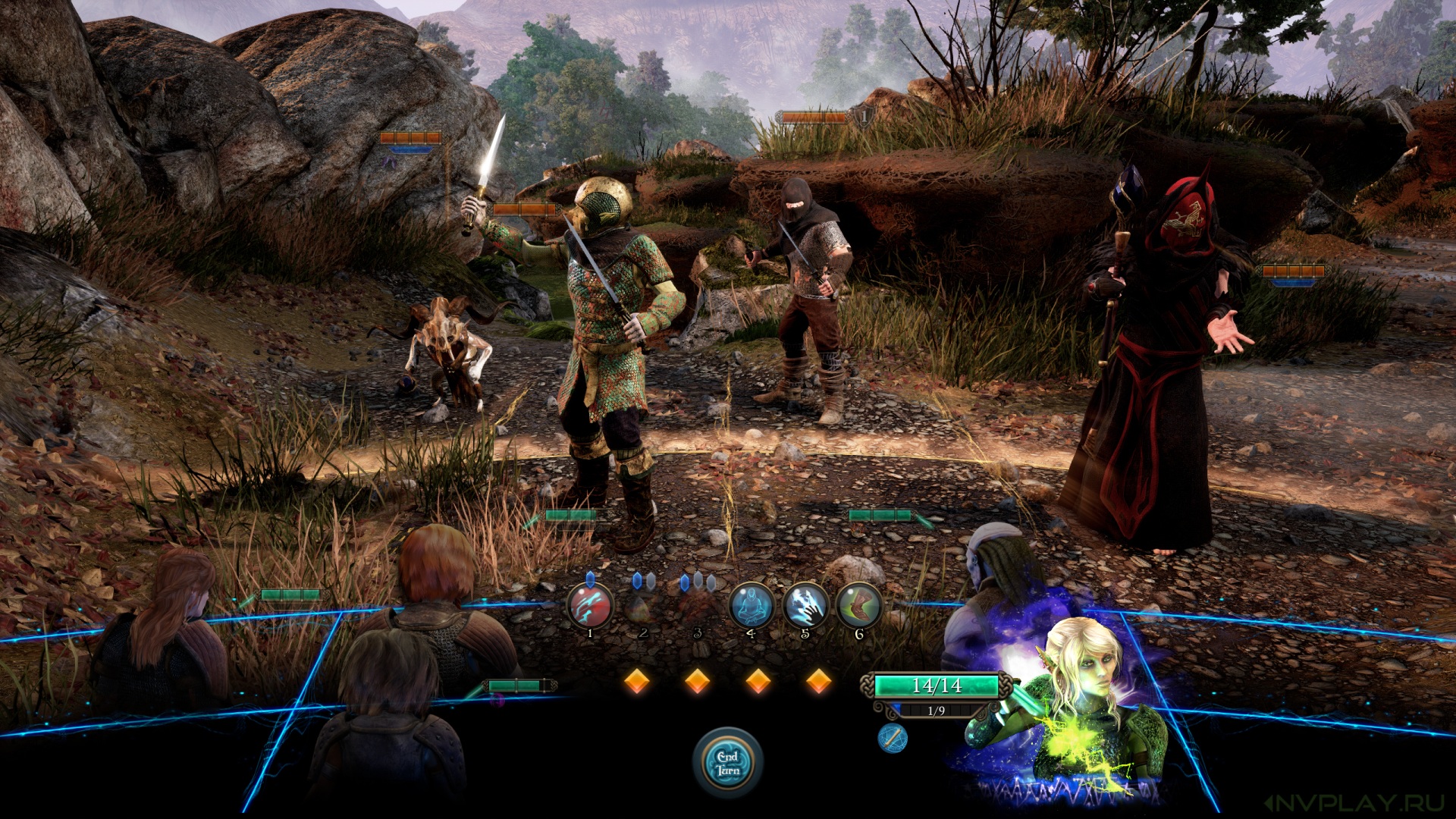1456x819 pixels.
Task: Click the End Turn button
Action: 727,763
